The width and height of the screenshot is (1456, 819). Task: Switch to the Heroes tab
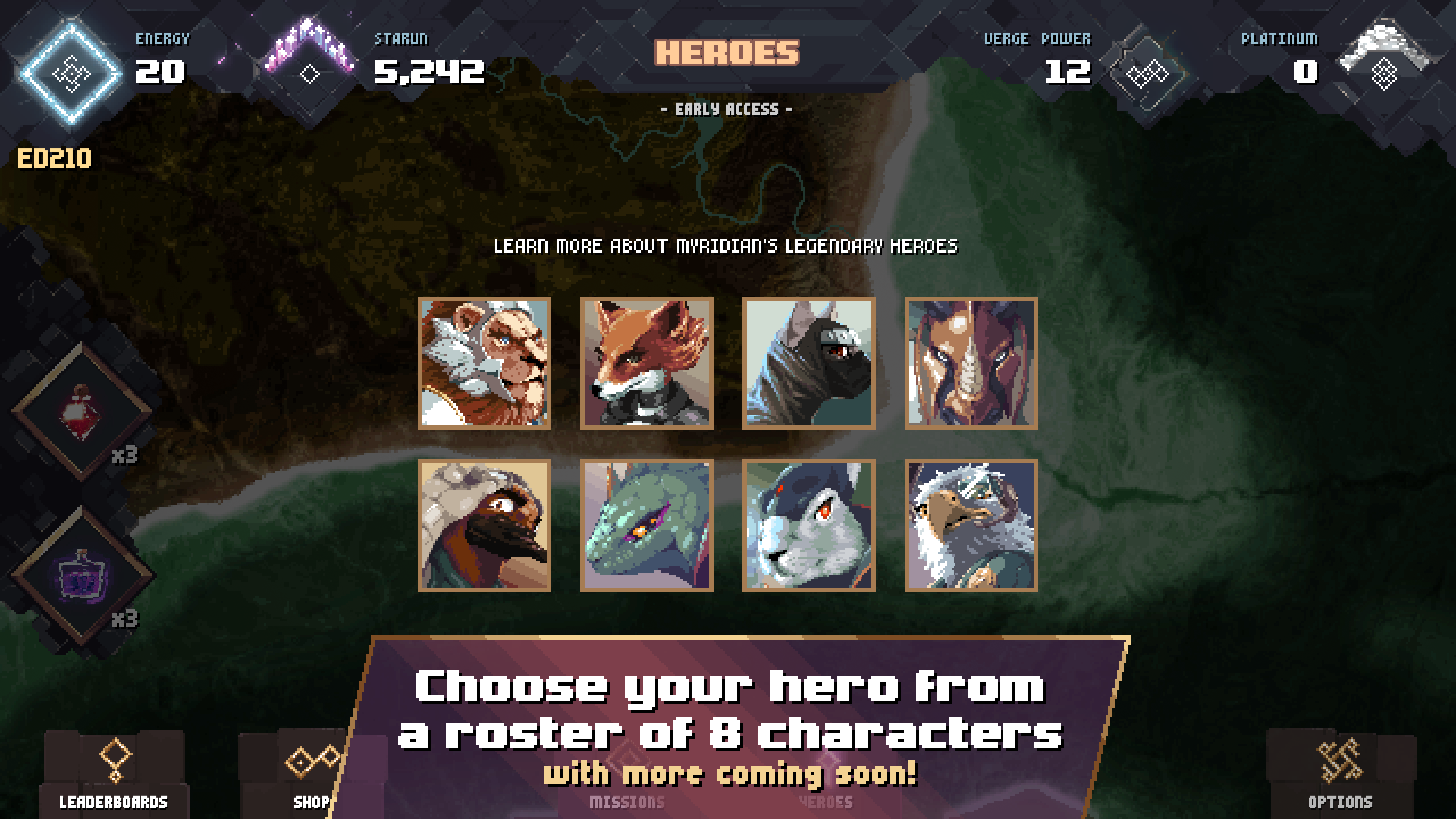(x=827, y=802)
